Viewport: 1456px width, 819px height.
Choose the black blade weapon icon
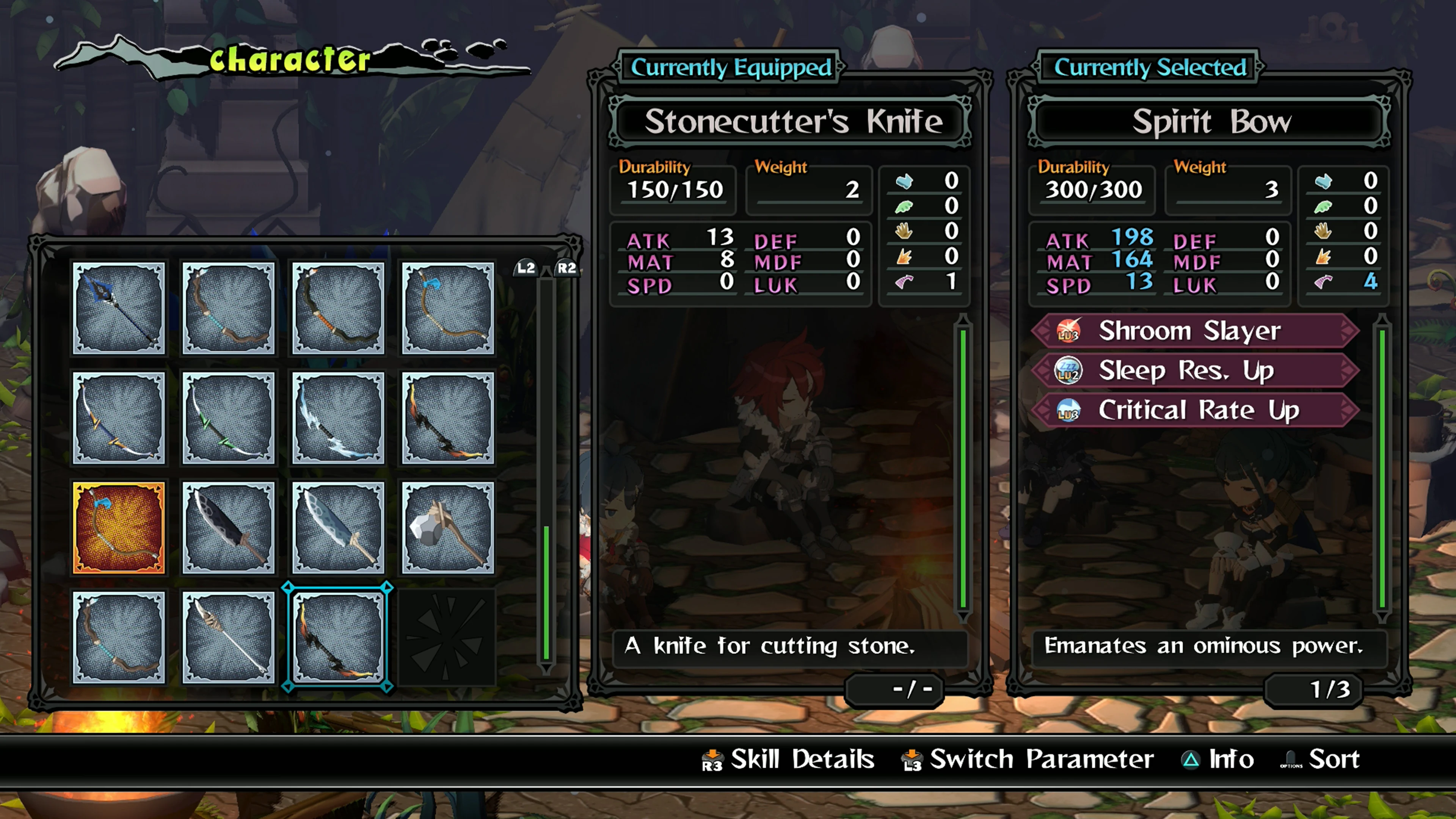click(229, 529)
